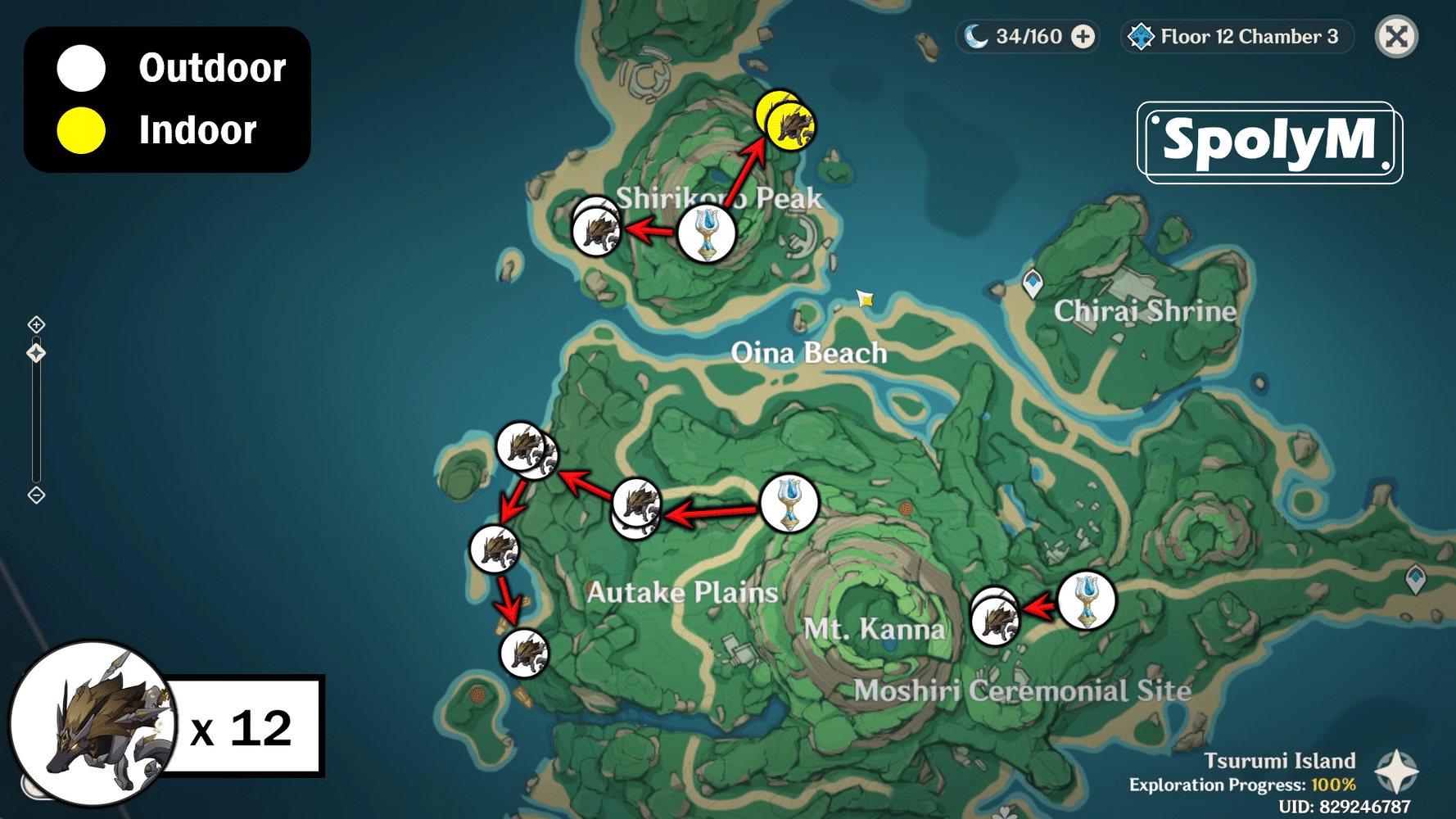
Task: Click the zoom-in diamond above the slider
Action: click(x=36, y=324)
